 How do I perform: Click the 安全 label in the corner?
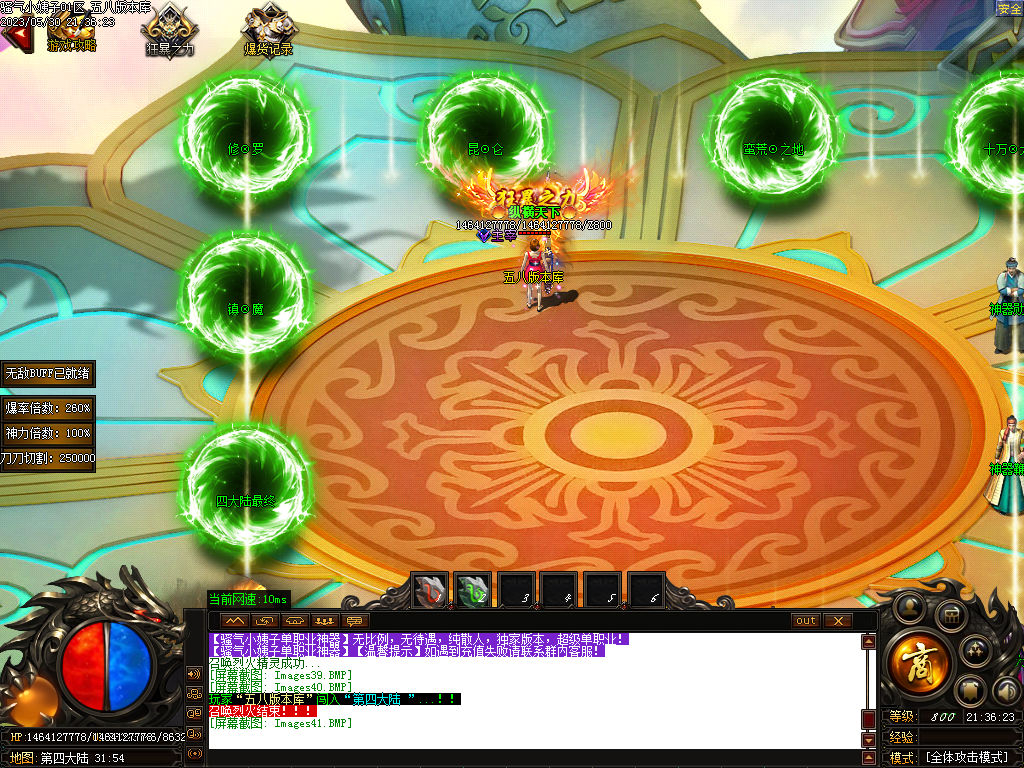click(1009, 8)
